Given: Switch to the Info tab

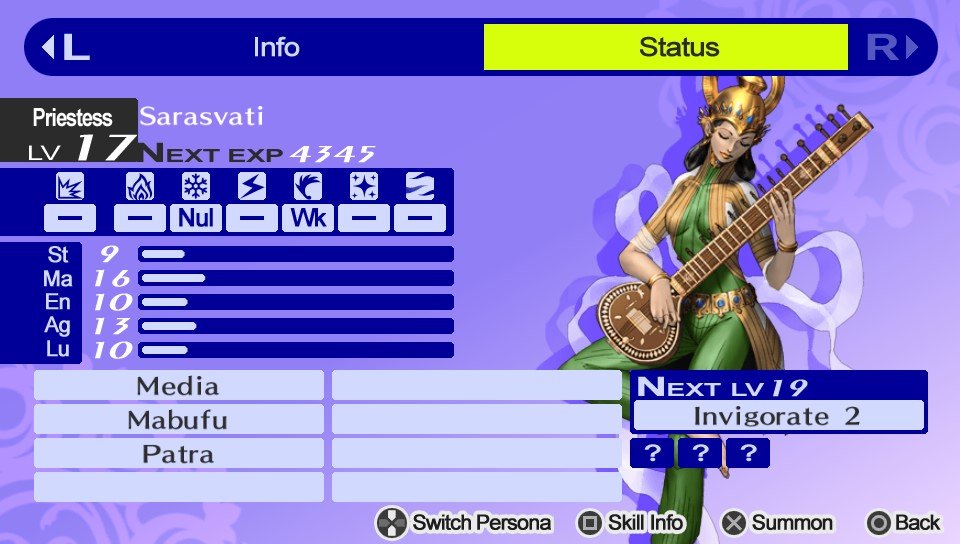Looking at the screenshot, I should coord(276,47).
